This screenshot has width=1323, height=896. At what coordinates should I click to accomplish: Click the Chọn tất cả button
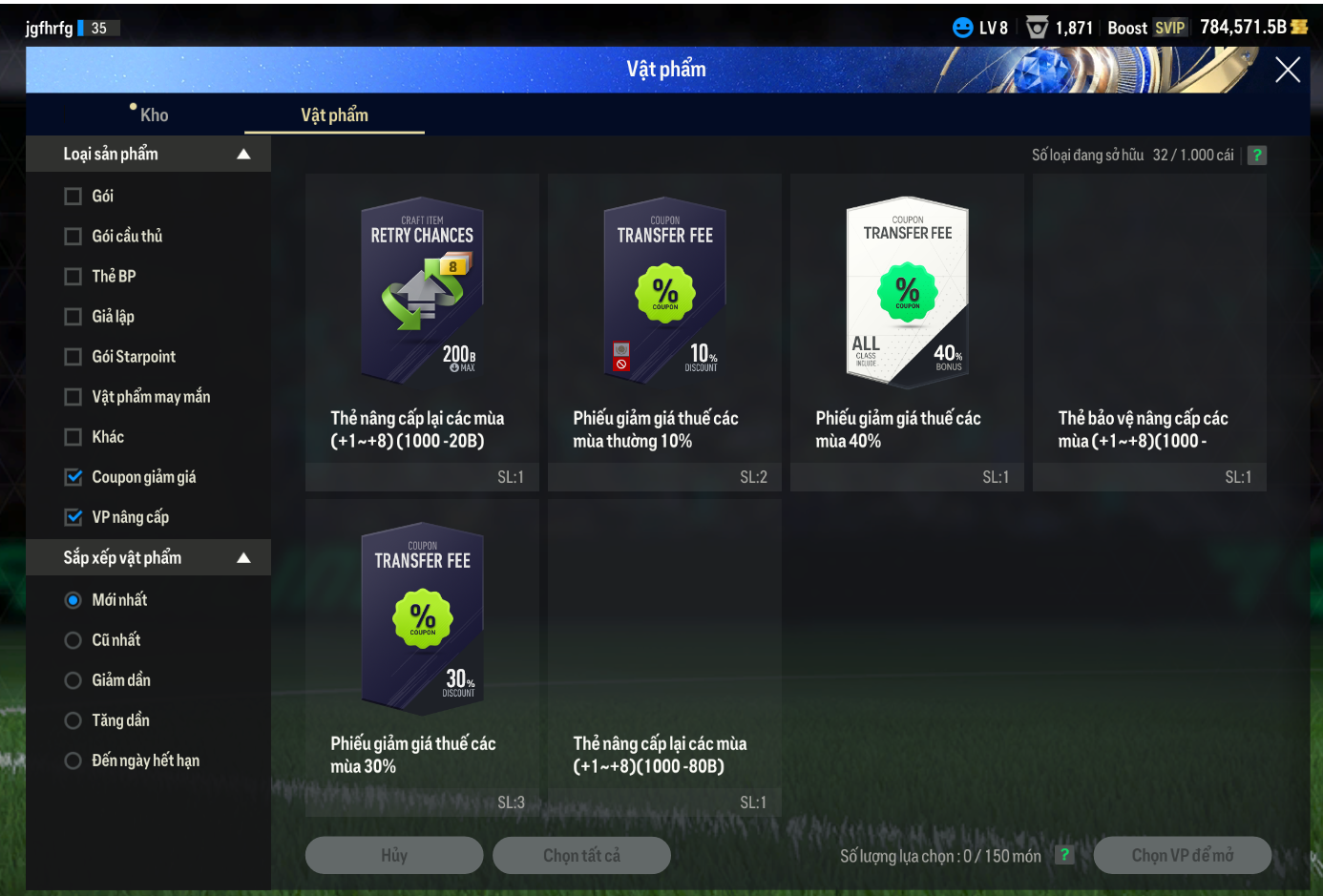click(x=581, y=856)
